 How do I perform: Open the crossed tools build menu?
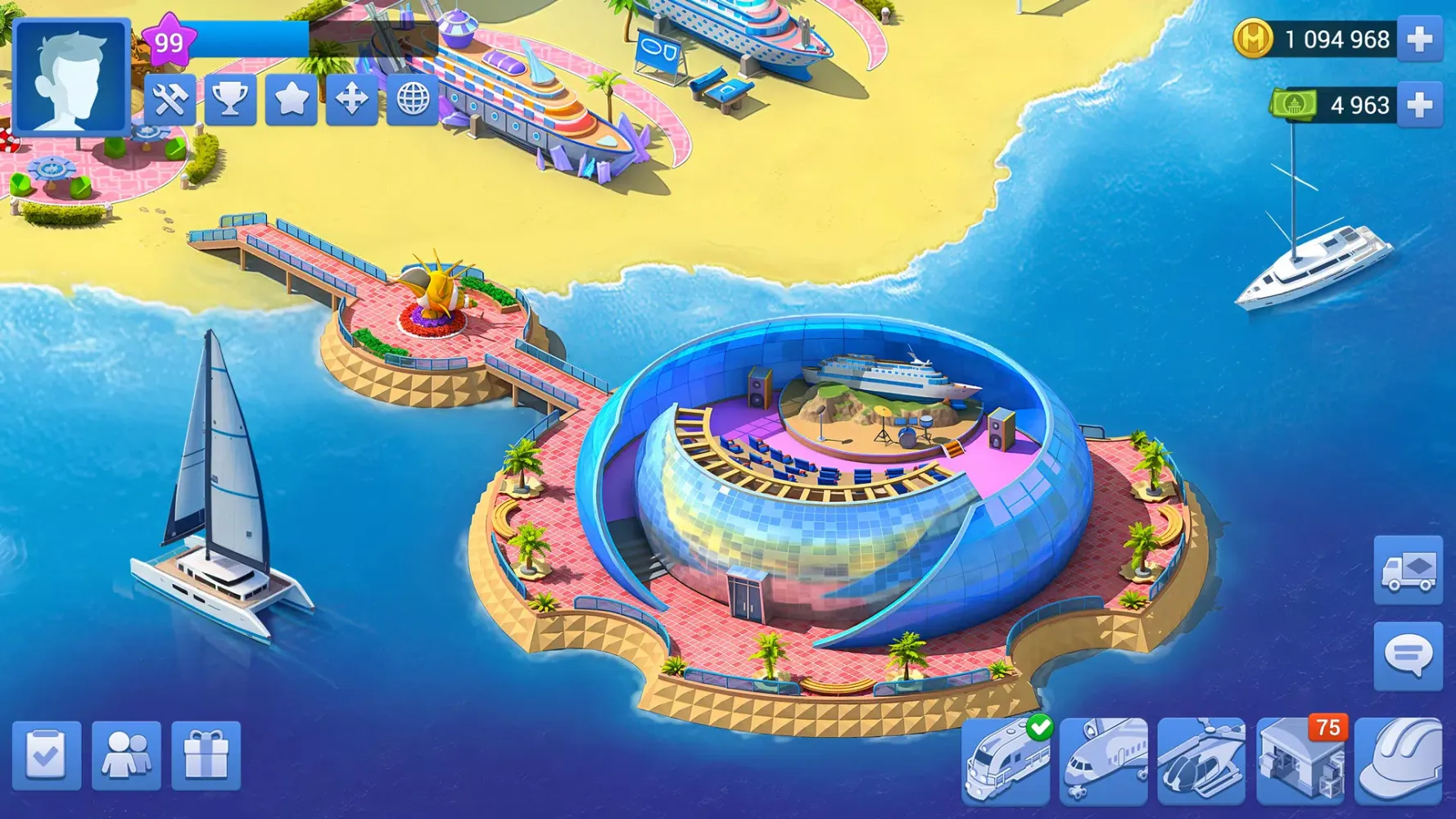(x=170, y=100)
